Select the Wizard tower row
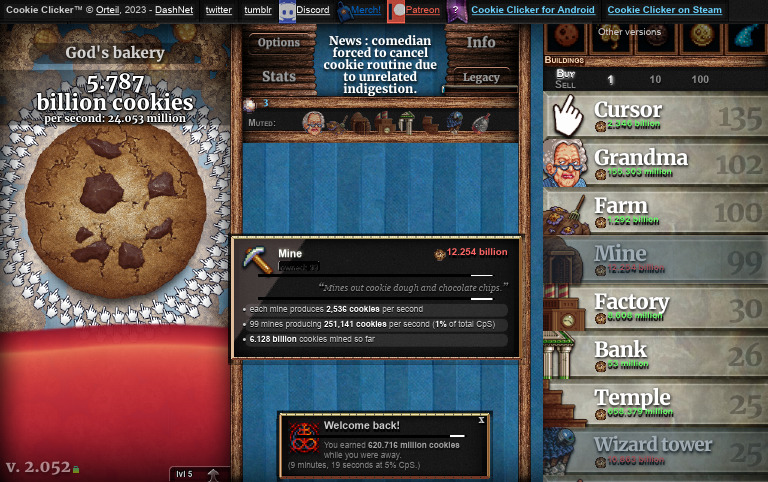Image resolution: width=768 pixels, height=482 pixels. pyautogui.click(x=655, y=450)
